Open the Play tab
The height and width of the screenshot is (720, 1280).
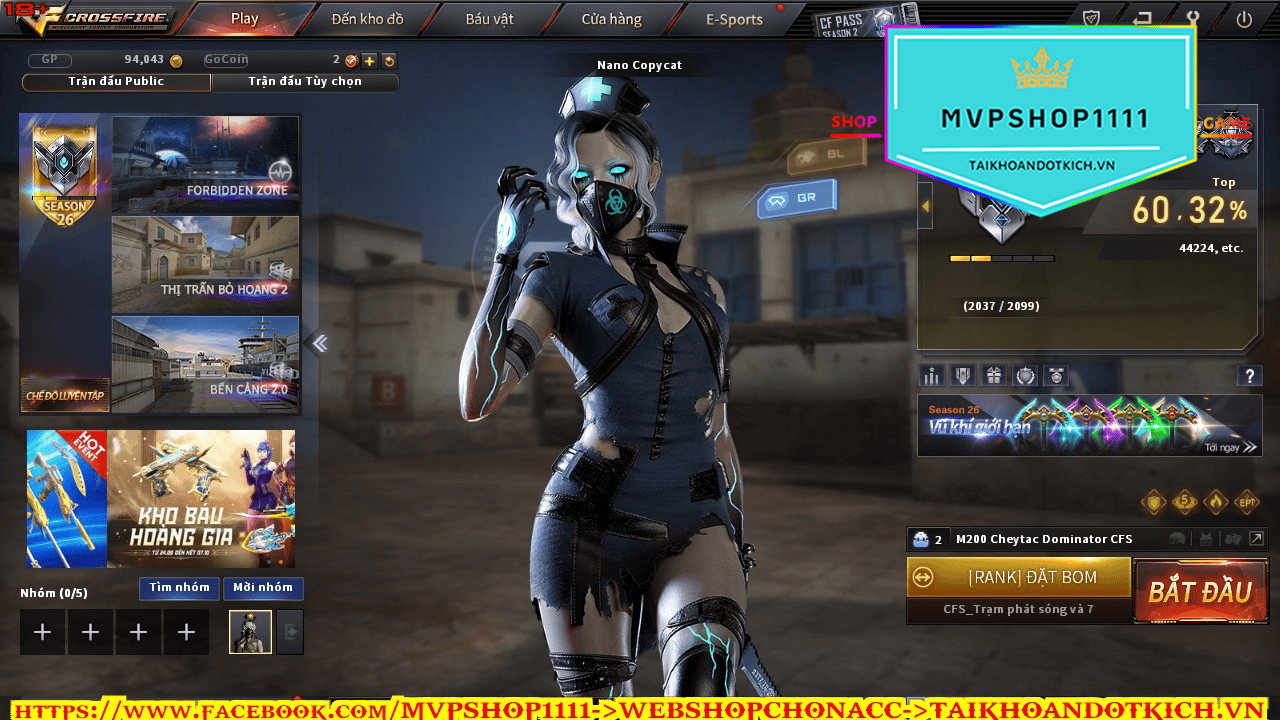point(244,19)
